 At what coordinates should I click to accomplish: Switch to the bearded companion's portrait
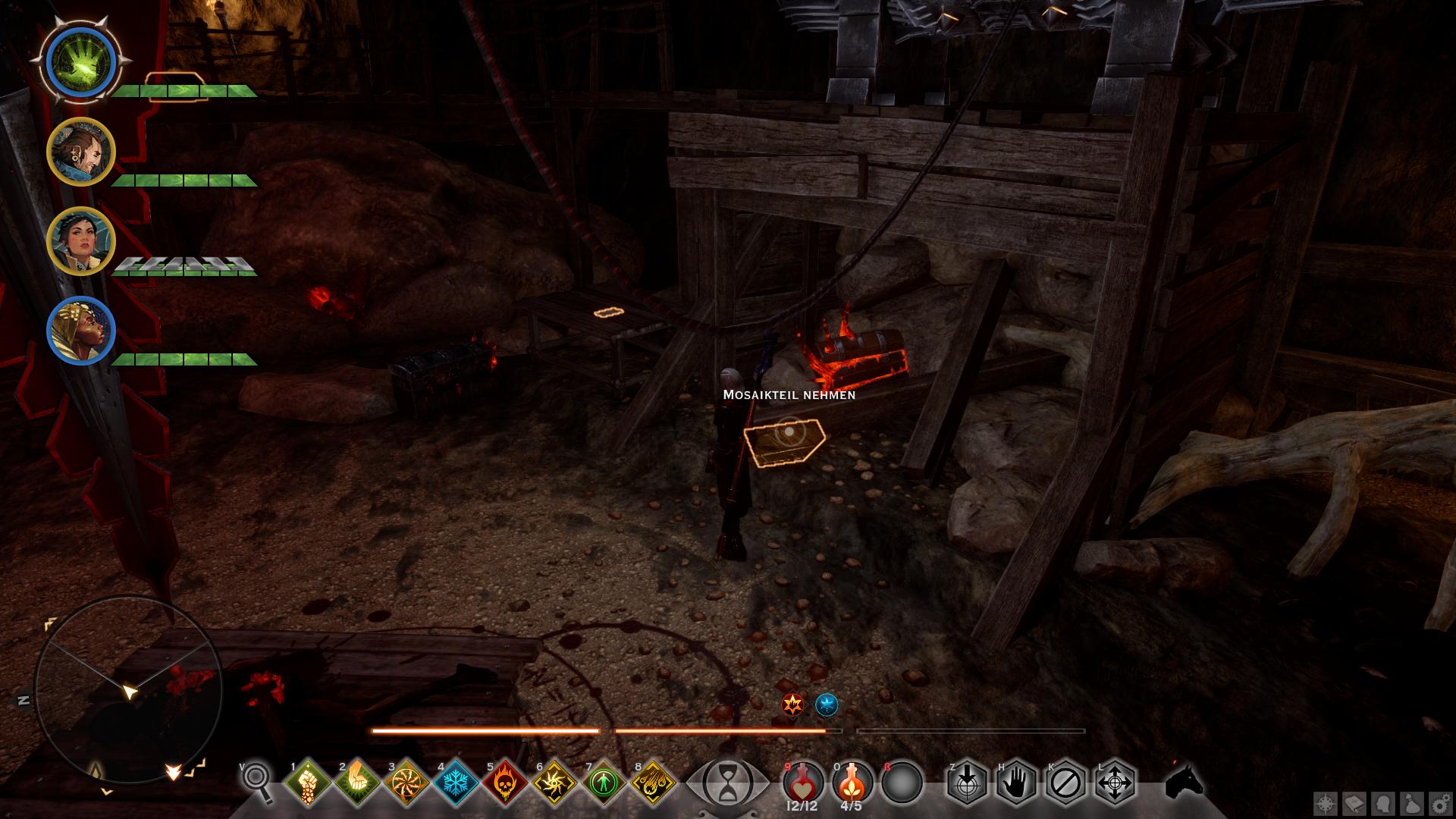(80, 152)
